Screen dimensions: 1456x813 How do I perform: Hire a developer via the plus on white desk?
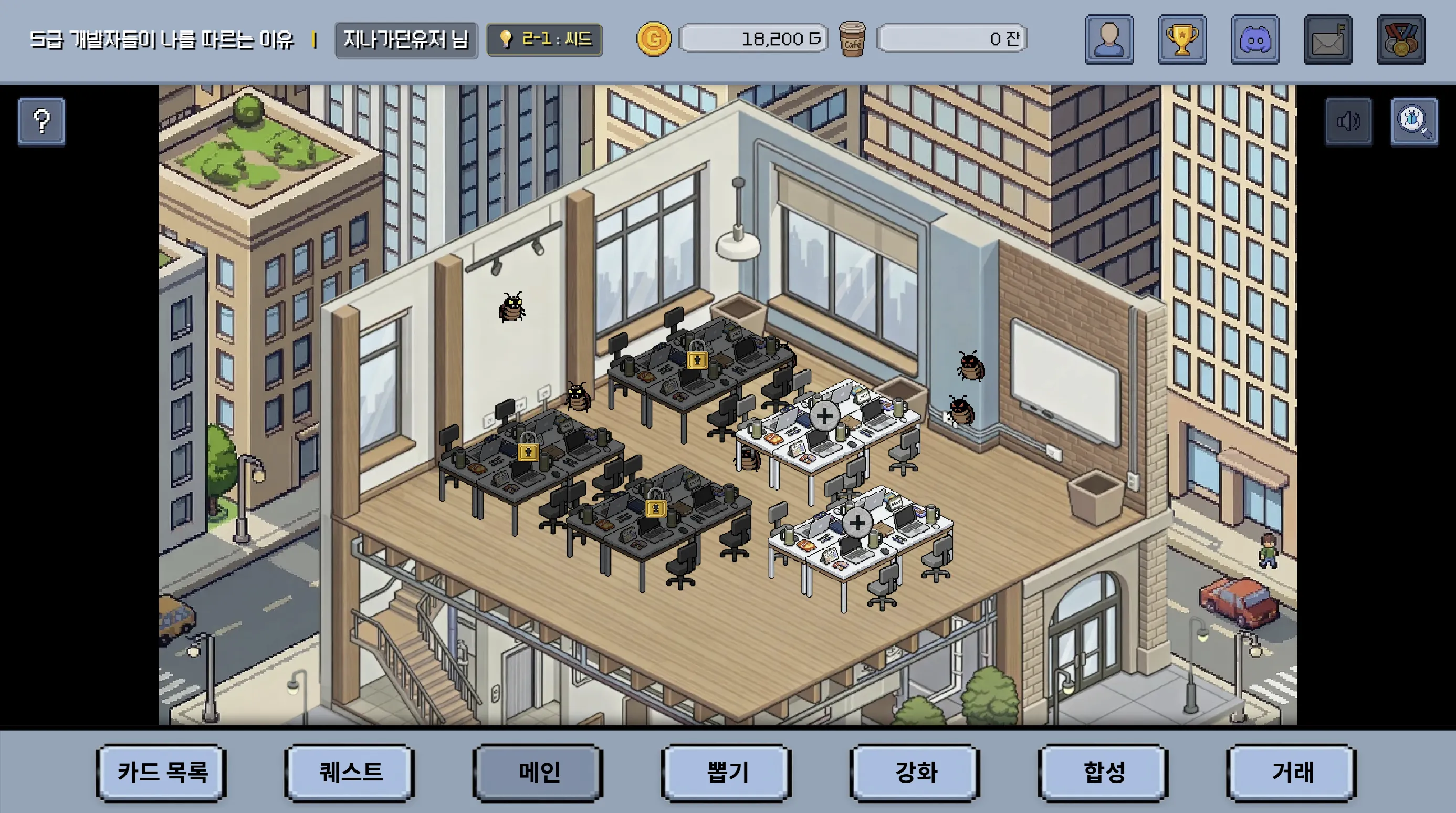tap(825, 416)
